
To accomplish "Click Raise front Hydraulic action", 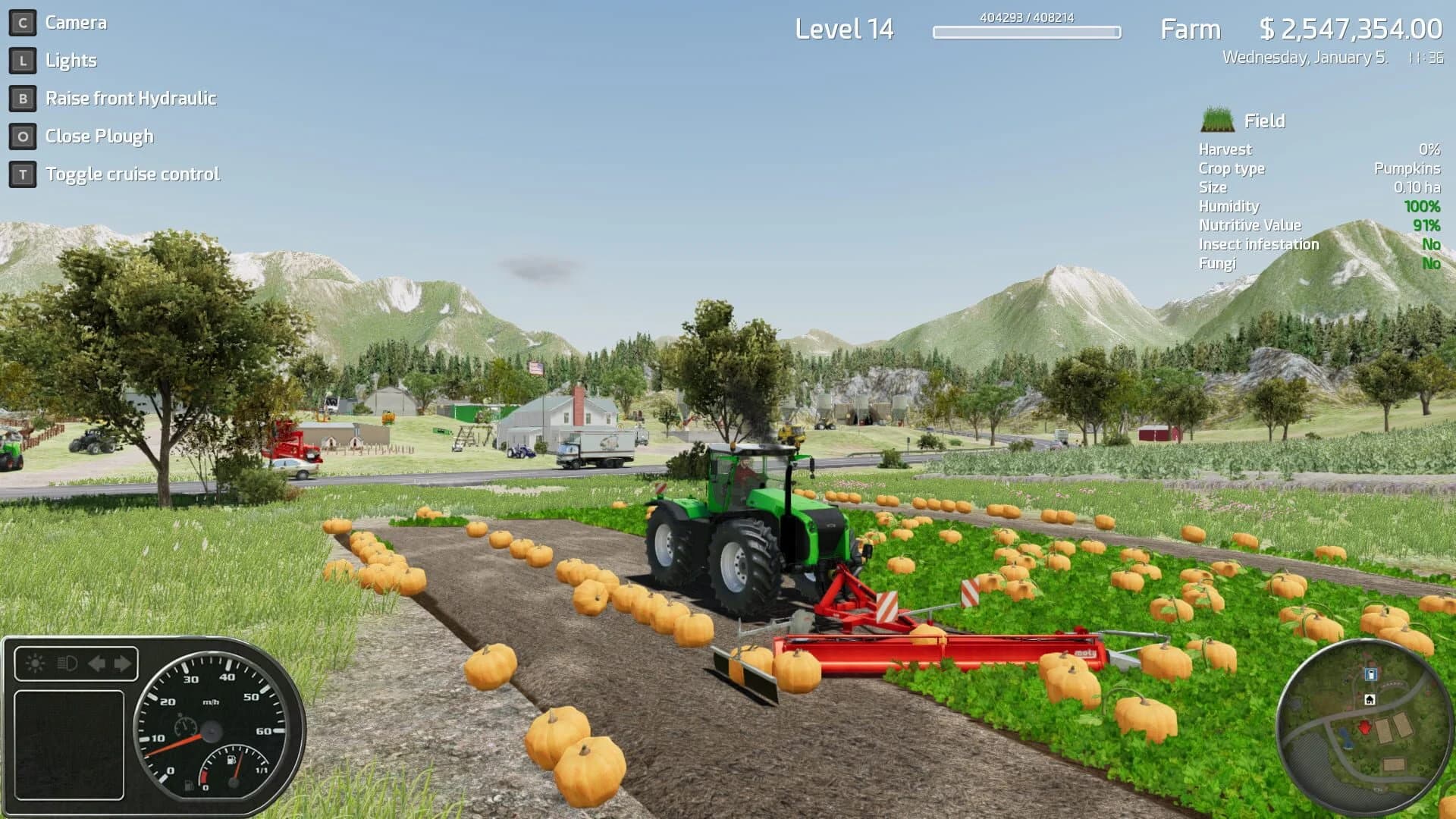I will 132,98.
